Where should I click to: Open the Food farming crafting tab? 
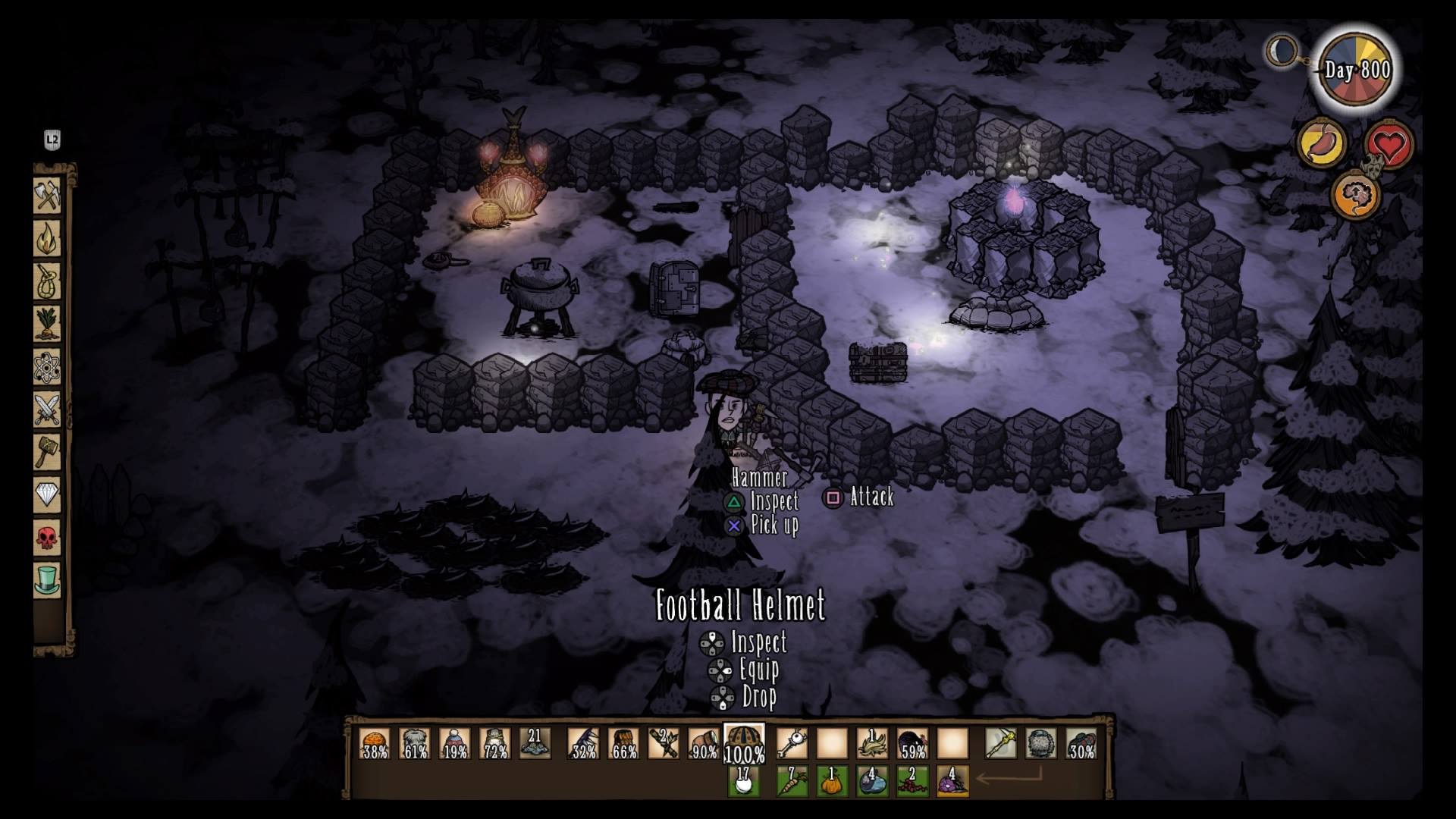pyautogui.click(x=47, y=325)
